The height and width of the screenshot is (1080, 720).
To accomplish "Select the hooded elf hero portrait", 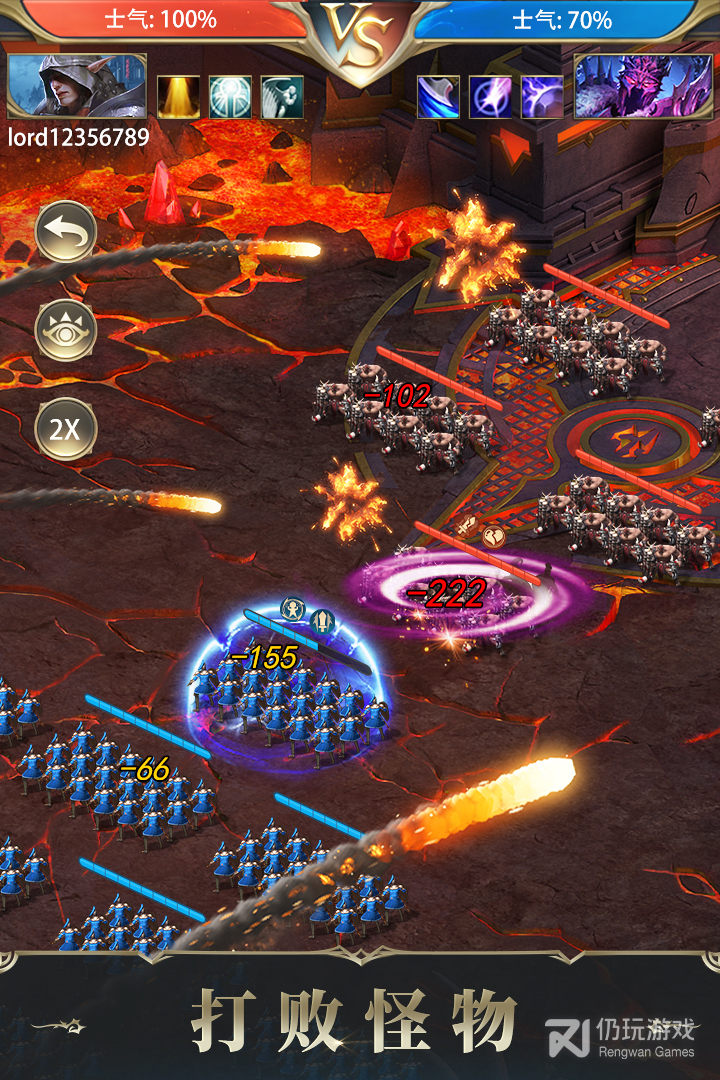I will click(x=77, y=87).
